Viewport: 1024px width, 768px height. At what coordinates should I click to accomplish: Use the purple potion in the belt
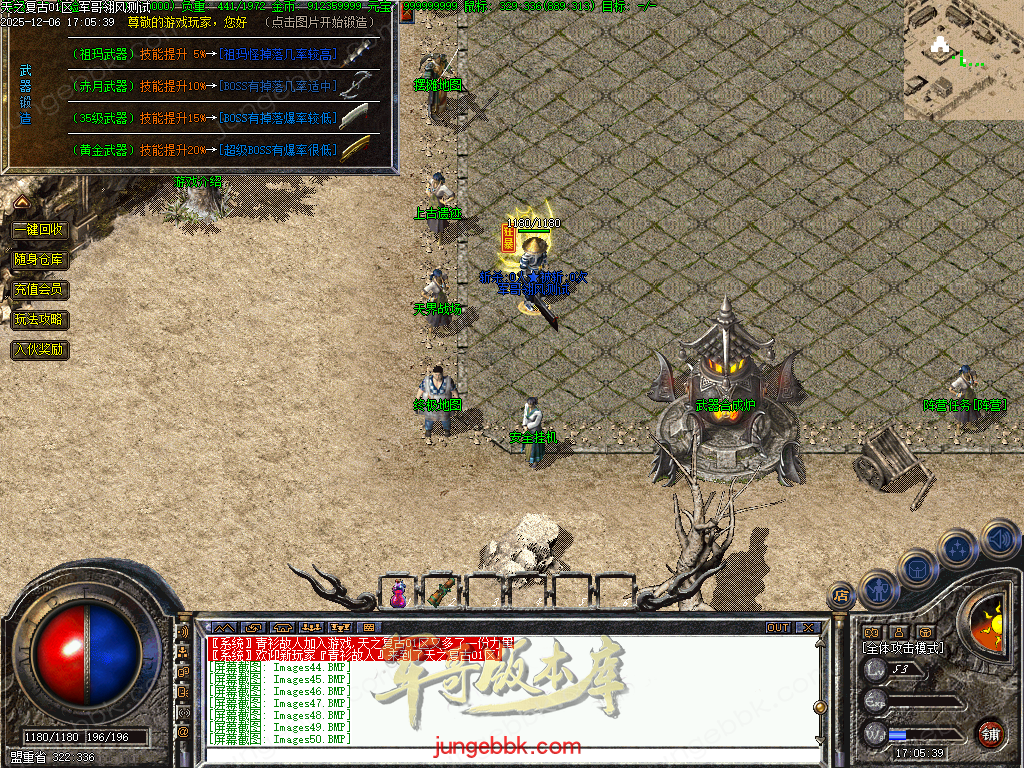[398, 592]
